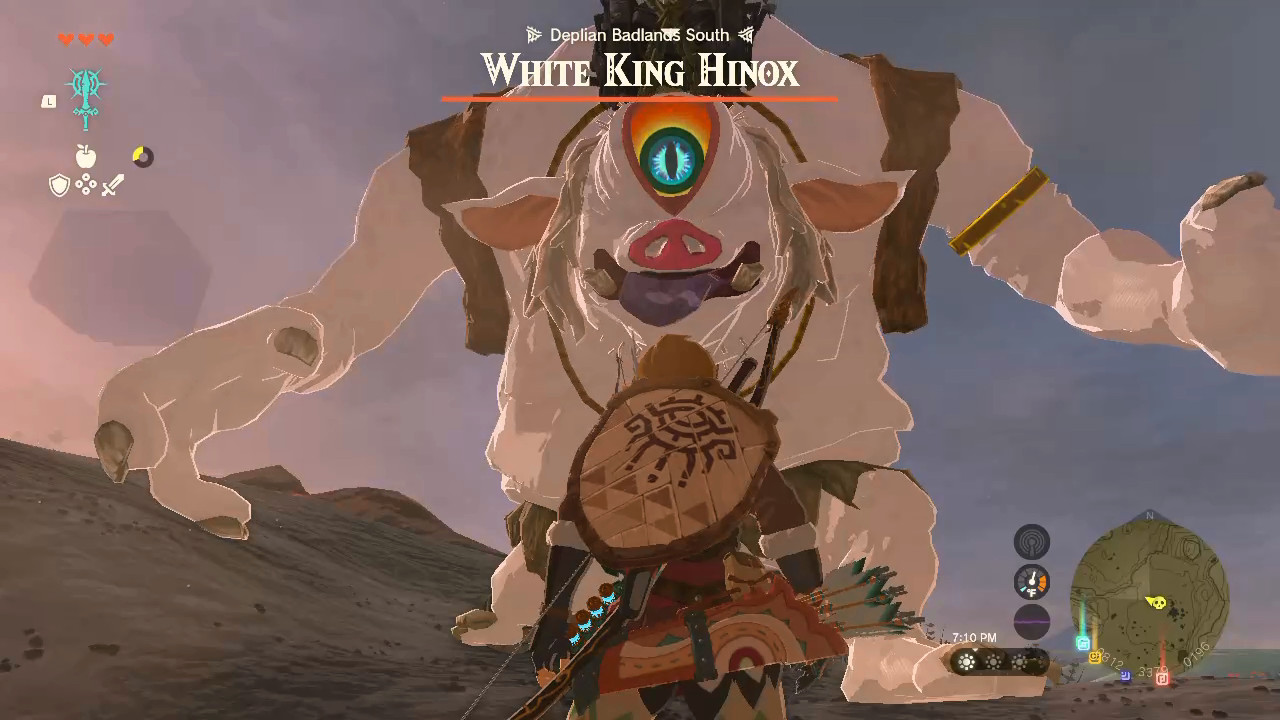The image size is (1280, 720).
Task: Click the cyan shrine marker on the minimap
Action: pyautogui.click(x=1083, y=642)
